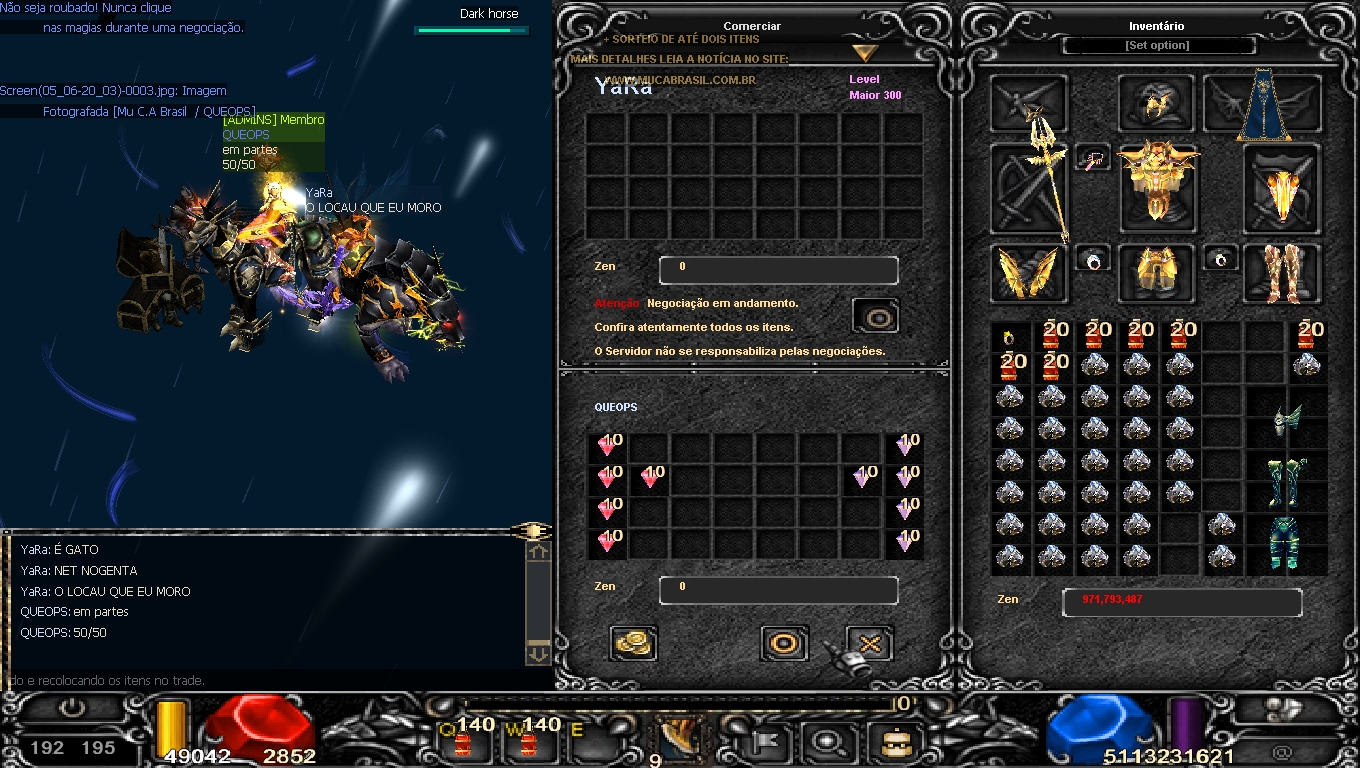Select the orange shield slot
The width and height of the screenshot is (1360, 768).
[x=1281, y=188]
